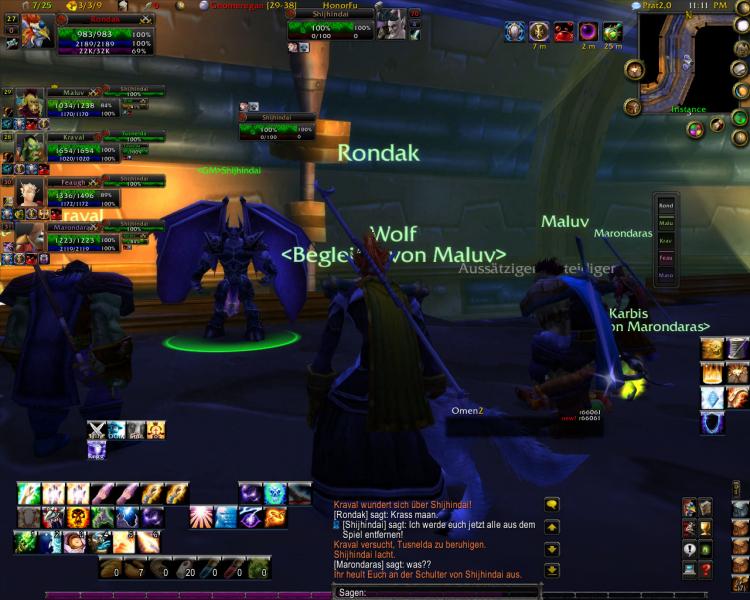This screenshot has width=750, height=600.
Task: Select the Rond raid frame button
Action: (x=666, y=206)
